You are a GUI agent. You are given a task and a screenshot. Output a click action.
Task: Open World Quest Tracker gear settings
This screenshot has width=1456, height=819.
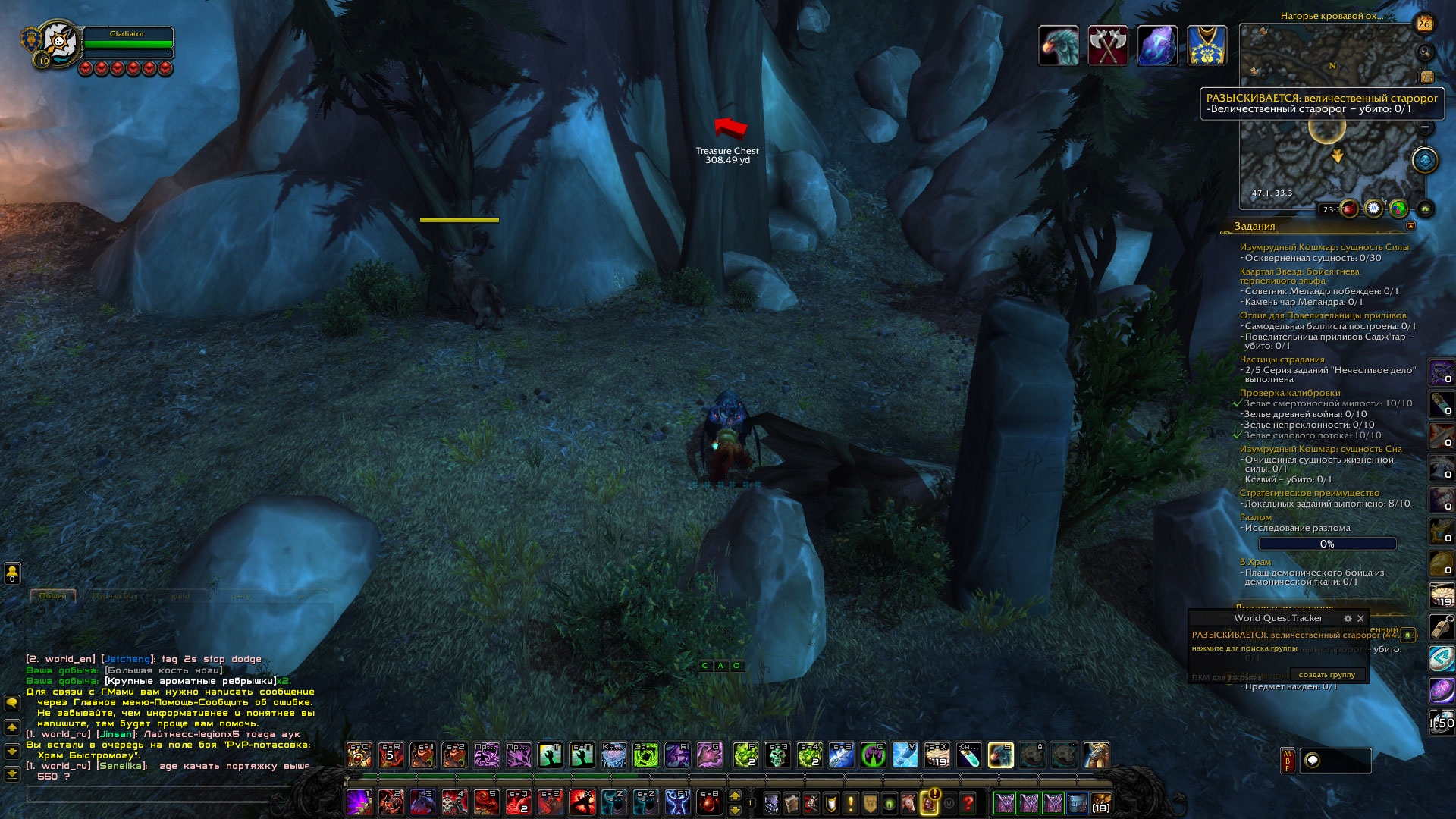1348,618
